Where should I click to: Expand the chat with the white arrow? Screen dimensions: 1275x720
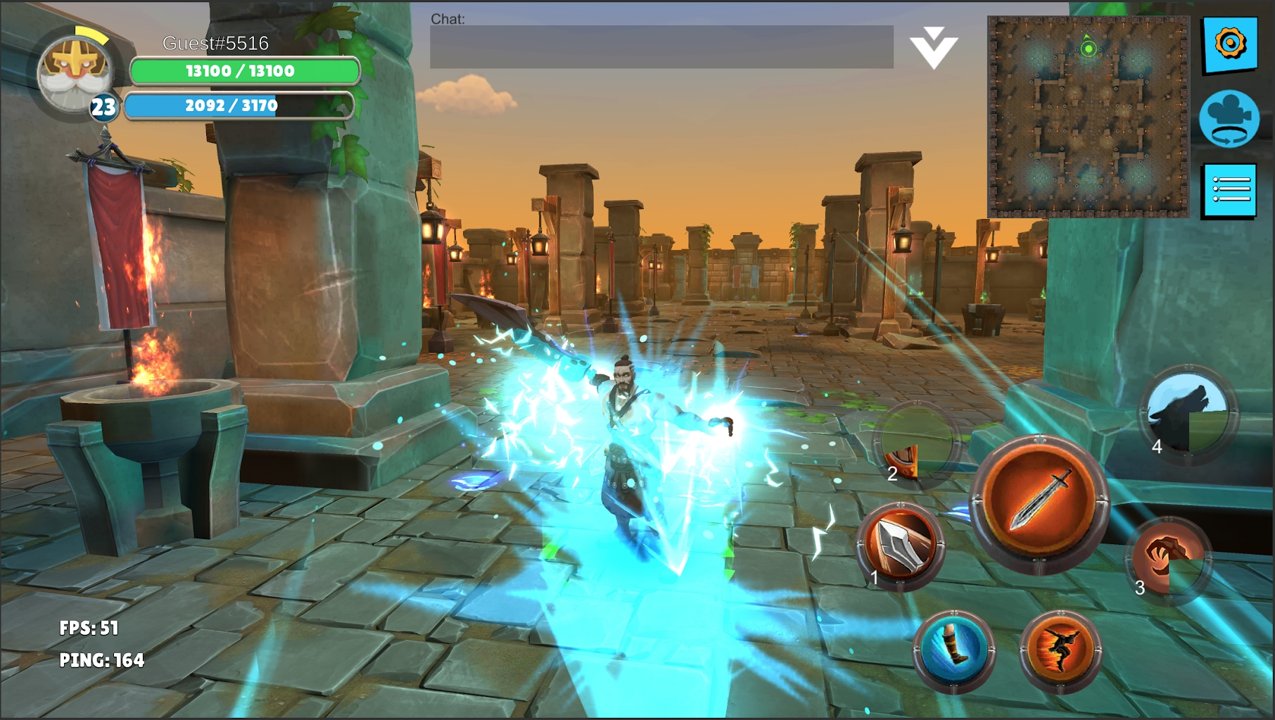tap(934, 50)
